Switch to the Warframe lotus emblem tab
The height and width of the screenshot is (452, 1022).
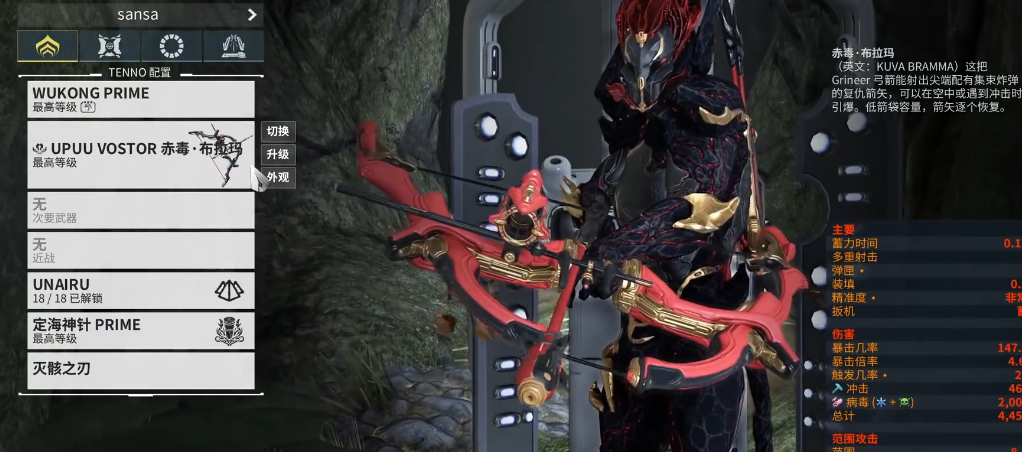pos(48,46)
